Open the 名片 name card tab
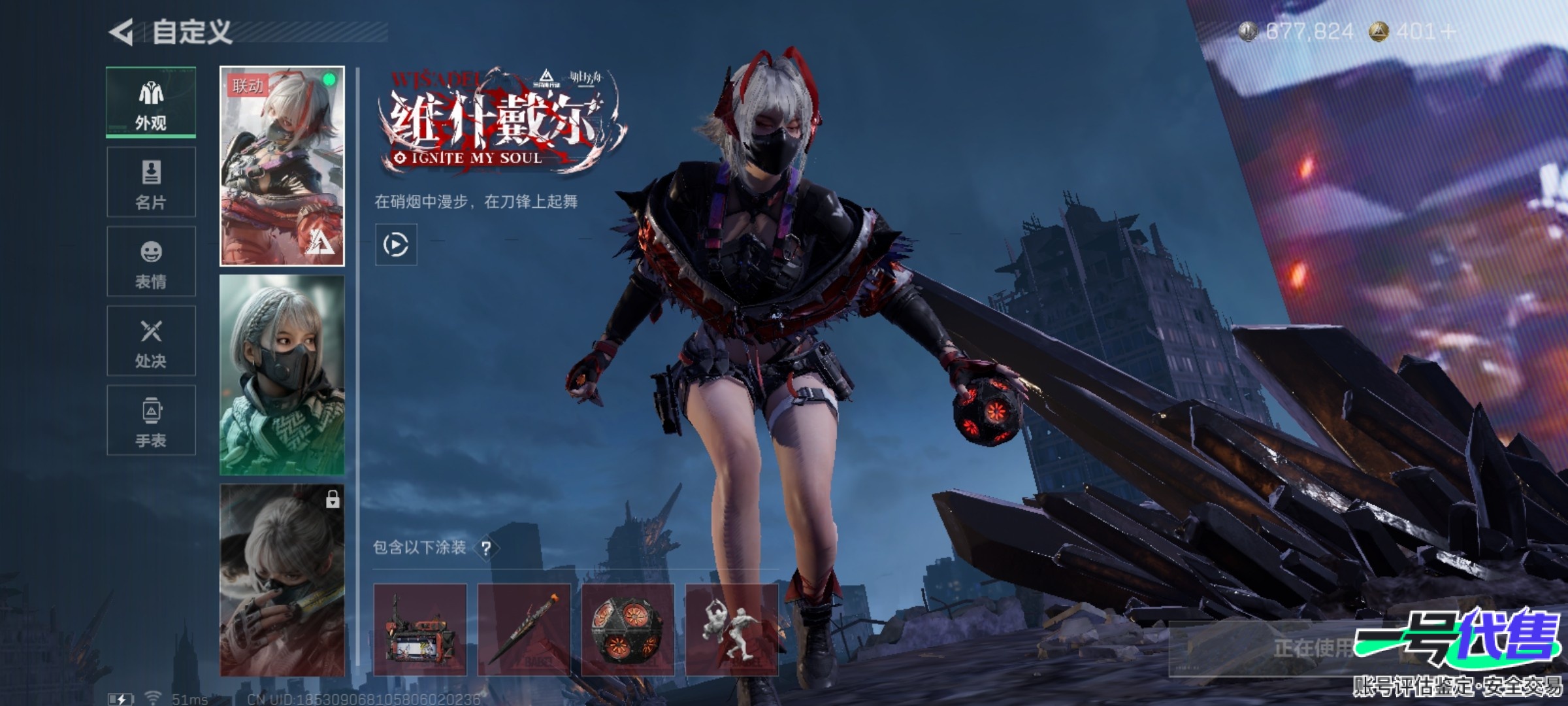 (x=151, y=182)
